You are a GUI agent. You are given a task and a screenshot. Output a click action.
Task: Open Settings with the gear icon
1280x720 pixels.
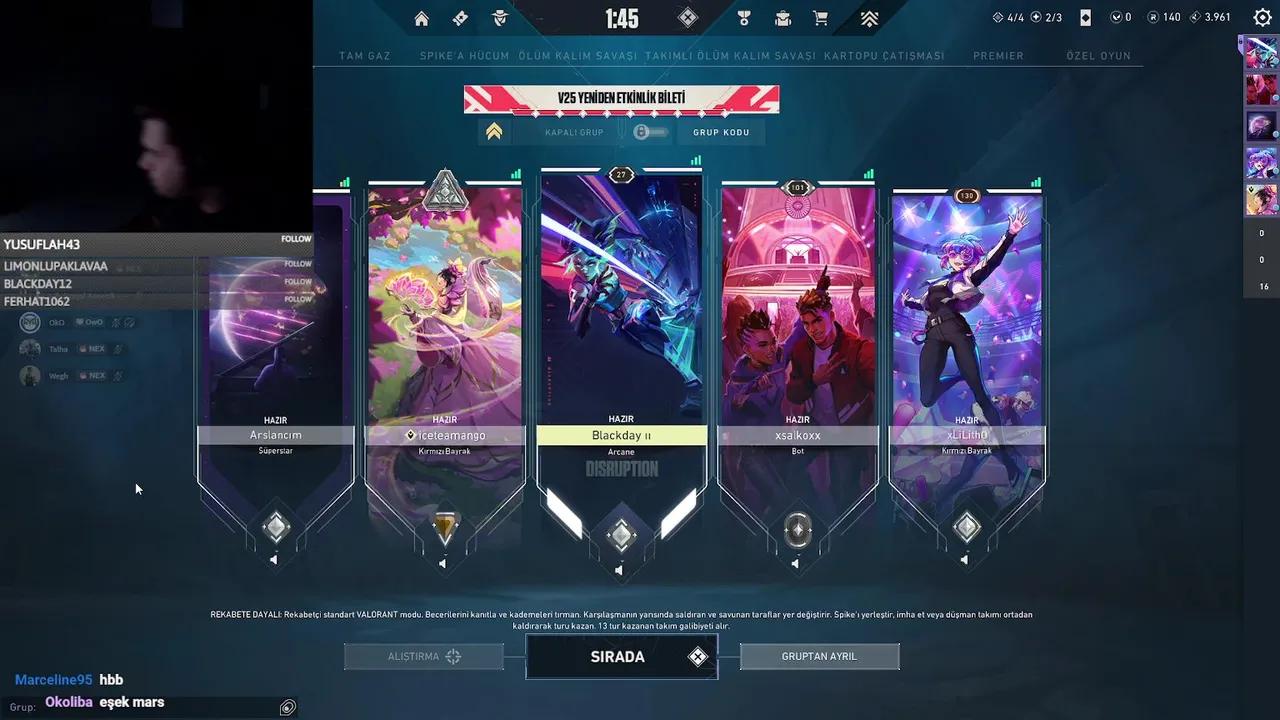click(x=1260, y=17)
